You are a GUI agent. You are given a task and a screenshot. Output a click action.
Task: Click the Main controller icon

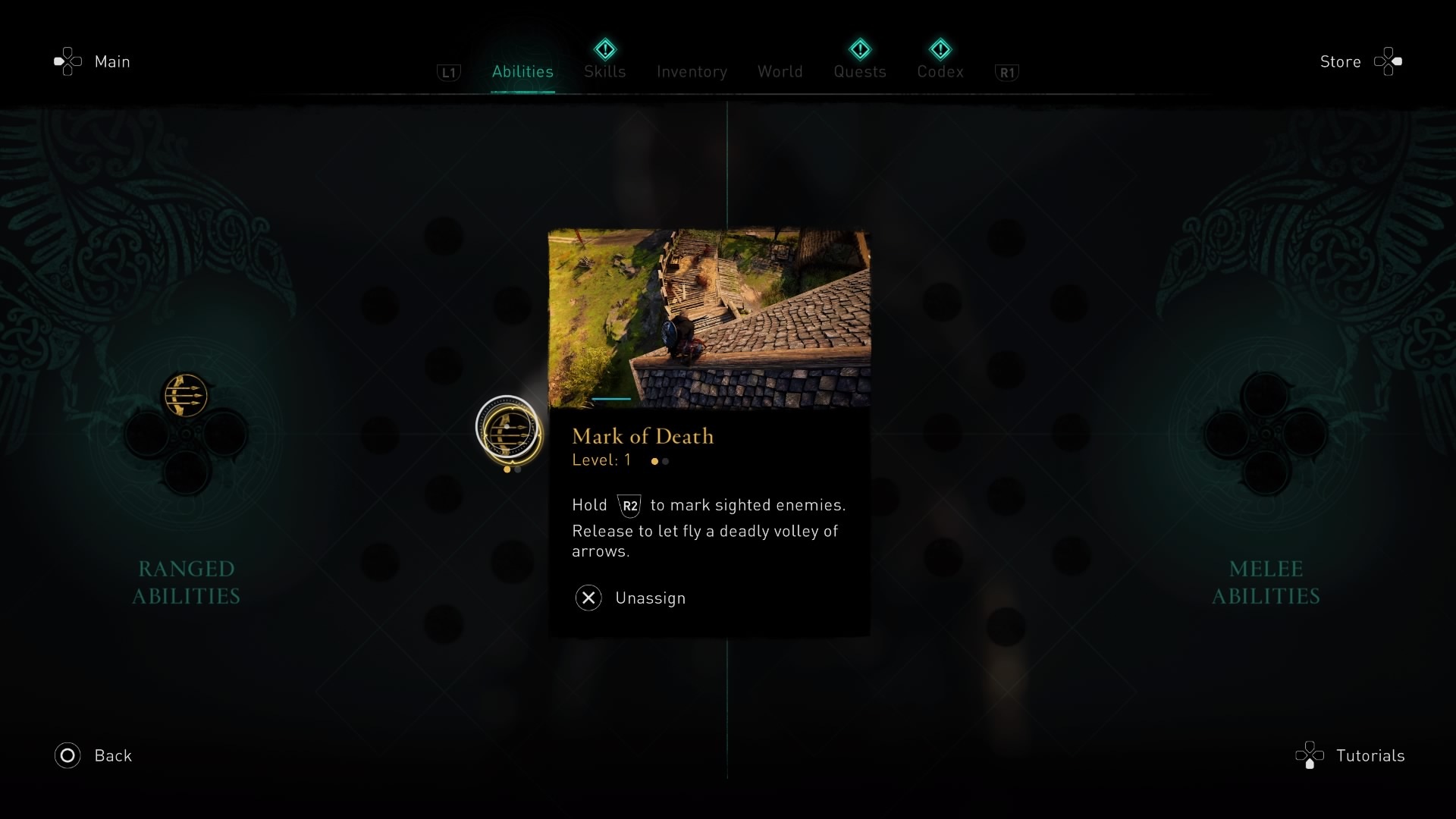68,61
